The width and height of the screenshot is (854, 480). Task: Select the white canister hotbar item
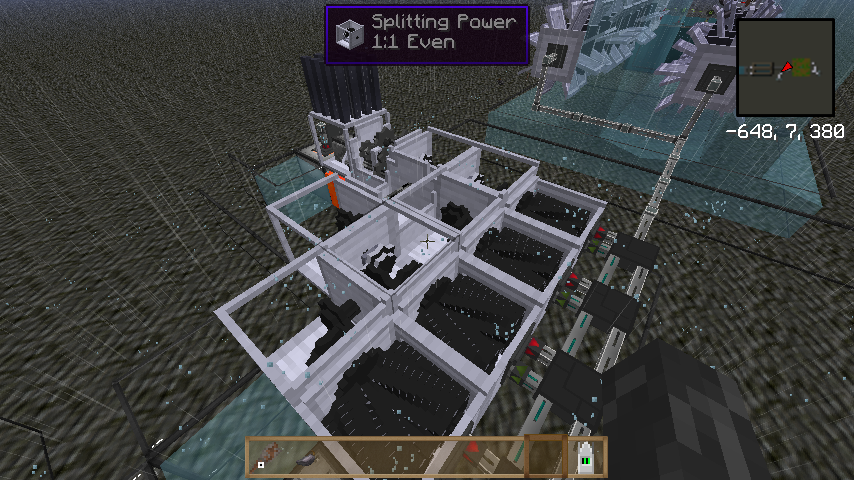point(587,457)
